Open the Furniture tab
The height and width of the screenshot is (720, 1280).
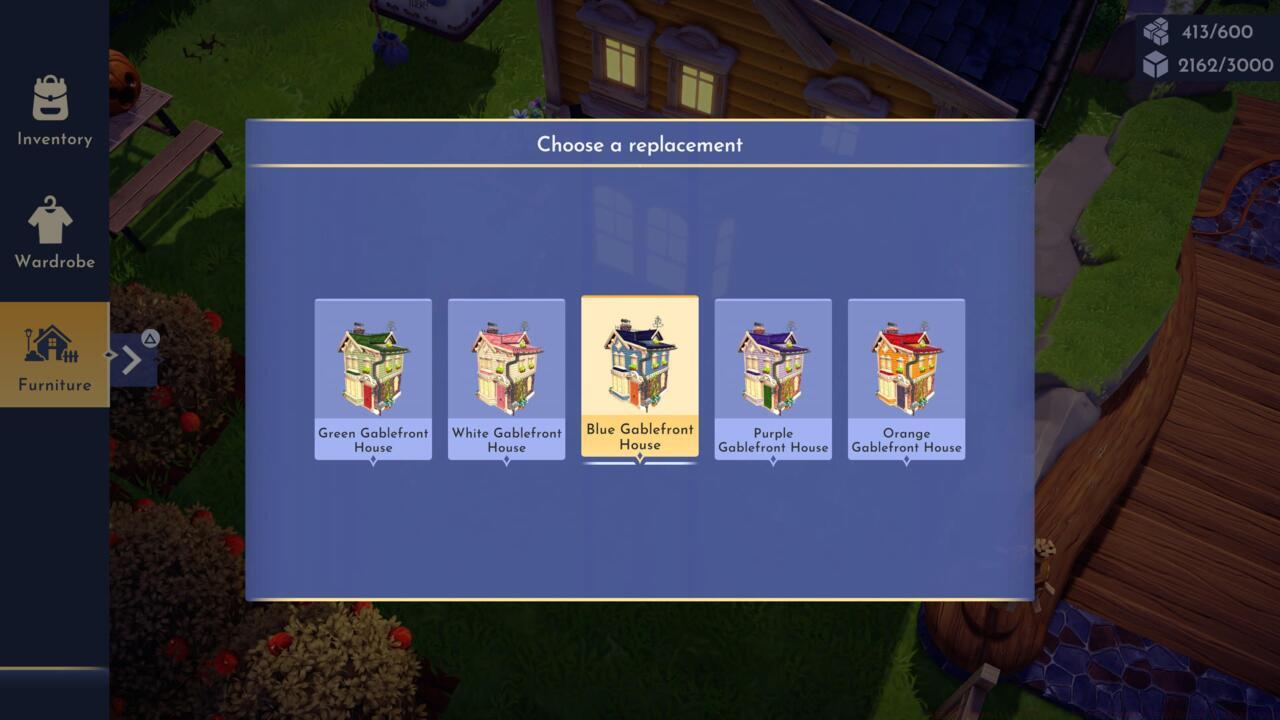click(54, 355)
